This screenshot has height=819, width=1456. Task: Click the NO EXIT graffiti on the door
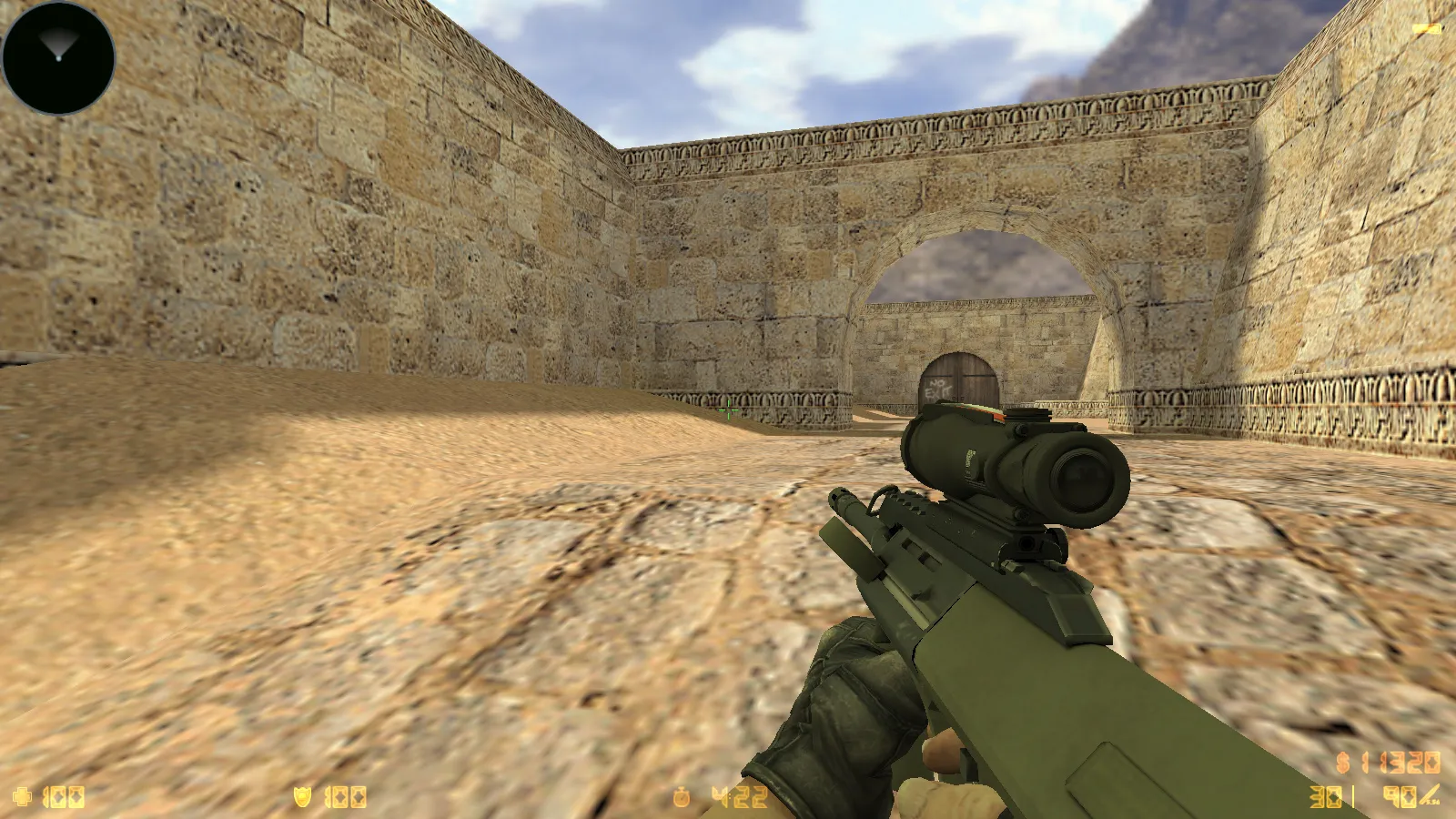click(937, 387)
